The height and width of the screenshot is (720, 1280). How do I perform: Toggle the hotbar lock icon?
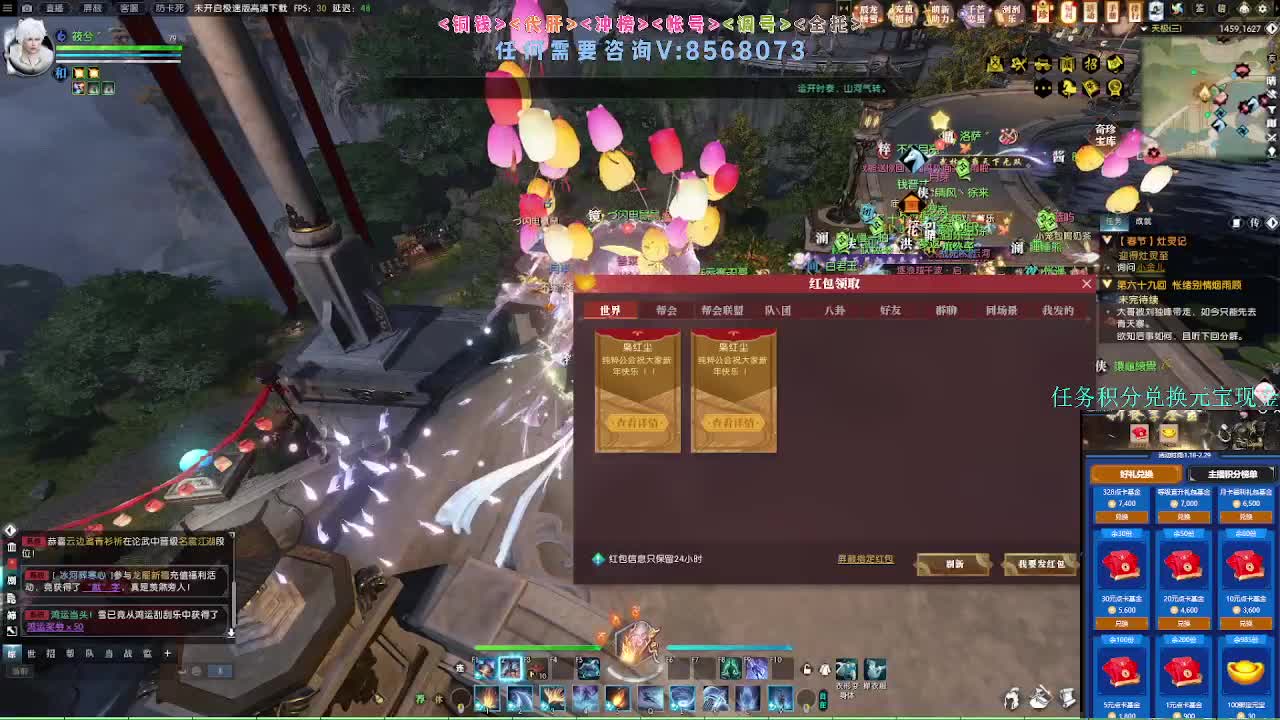[x=806, y=669]
